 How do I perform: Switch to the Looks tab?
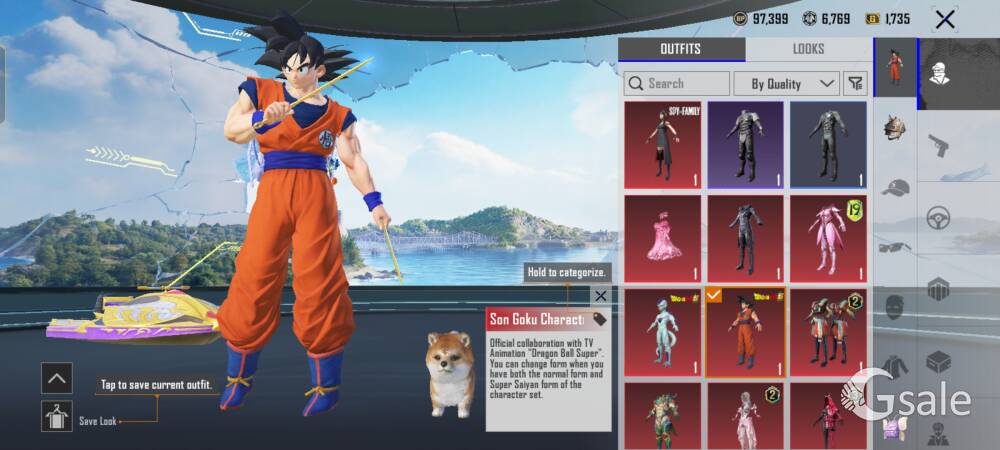click(808, 49)
